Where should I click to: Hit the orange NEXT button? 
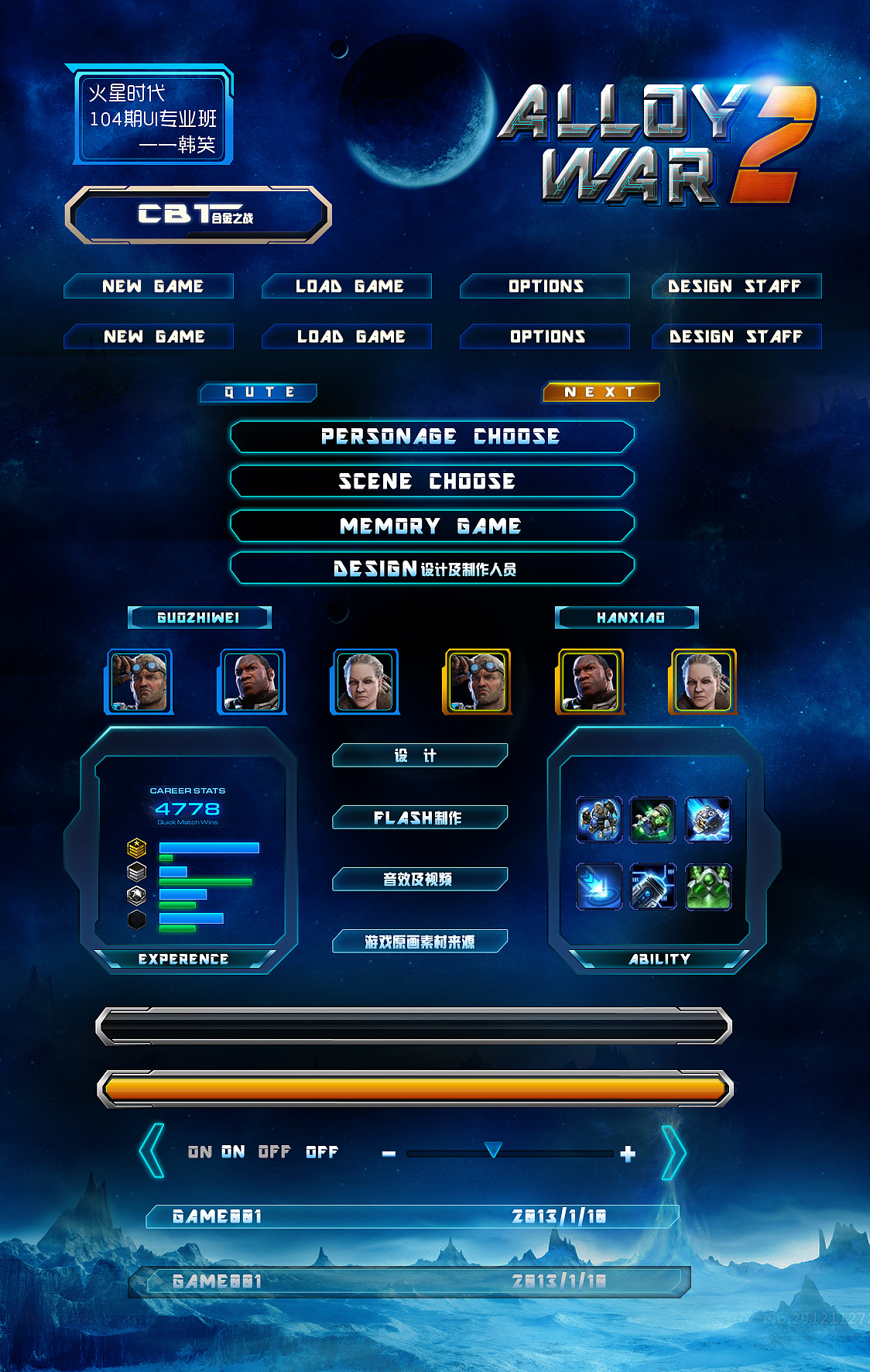pos(601,393)
